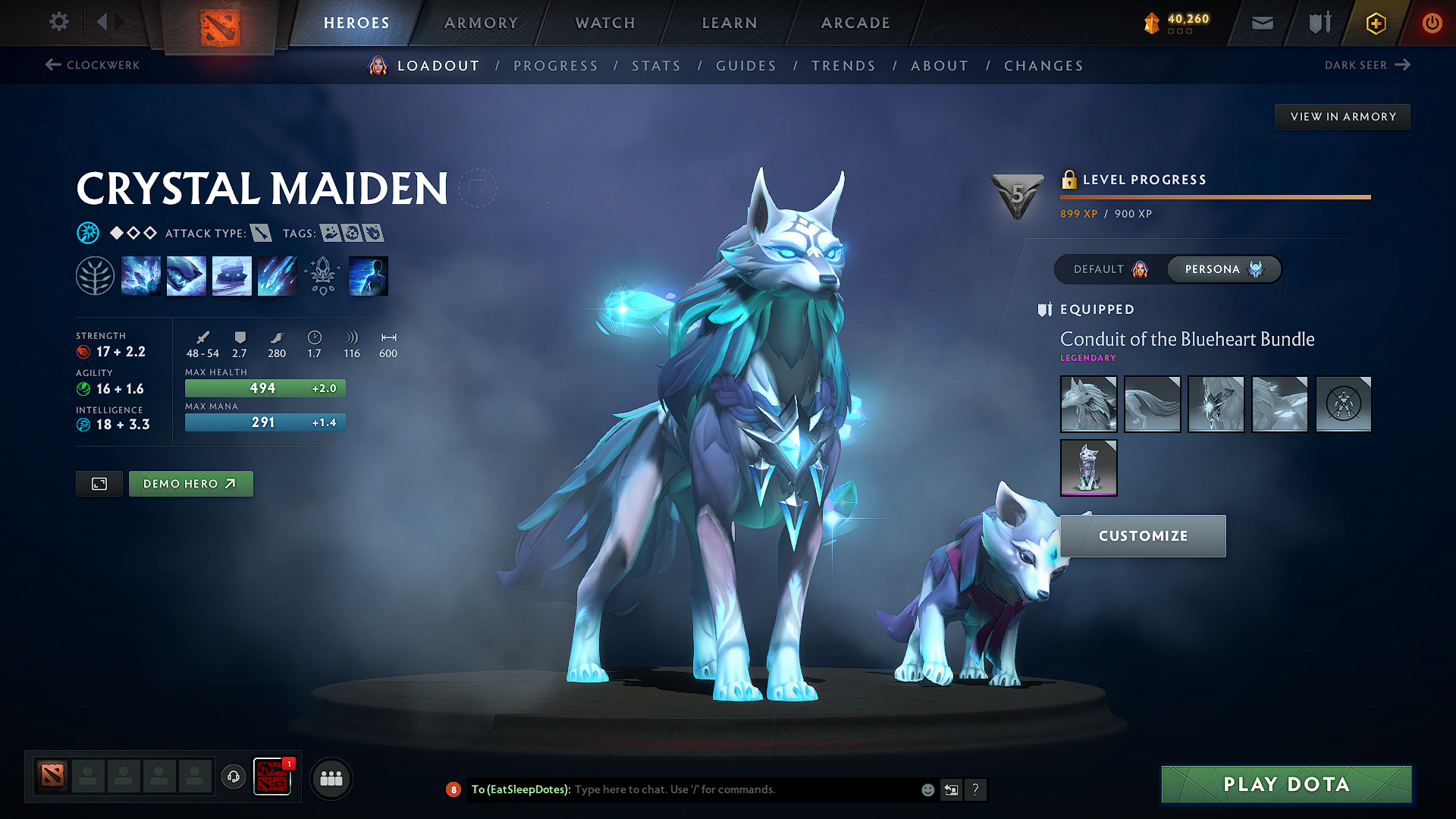The width and height of the screenshot is (1456, 819).
Task: Go to the Arcade tab
Action: 855,23
